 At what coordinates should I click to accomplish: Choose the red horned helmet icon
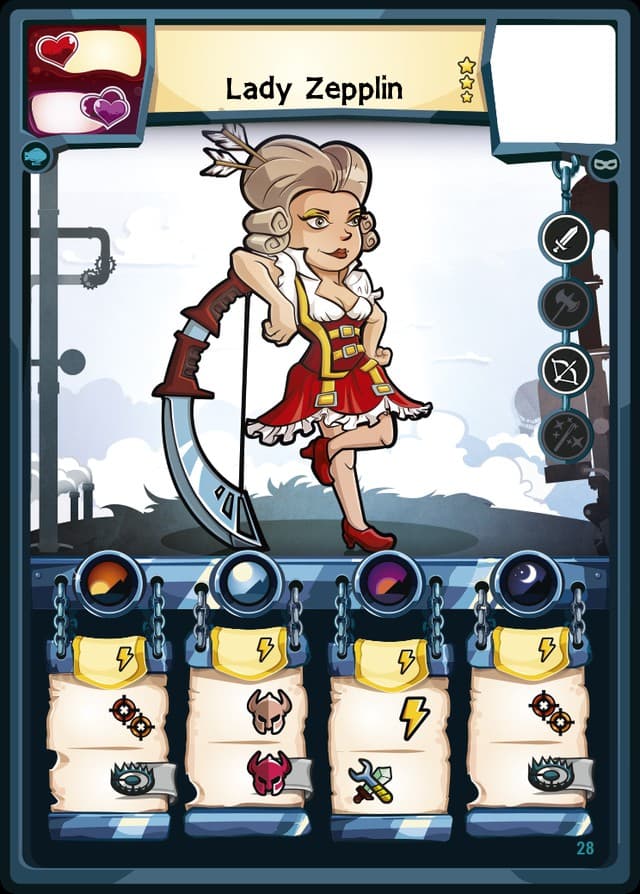(x=268, y=773)
